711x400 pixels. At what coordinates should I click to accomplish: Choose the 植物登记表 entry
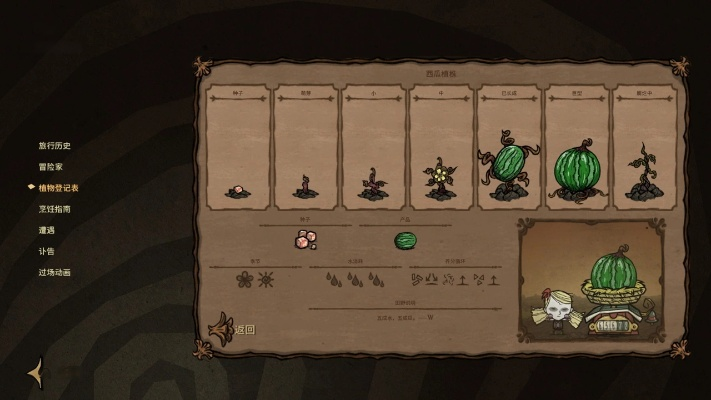coord(58,187)
